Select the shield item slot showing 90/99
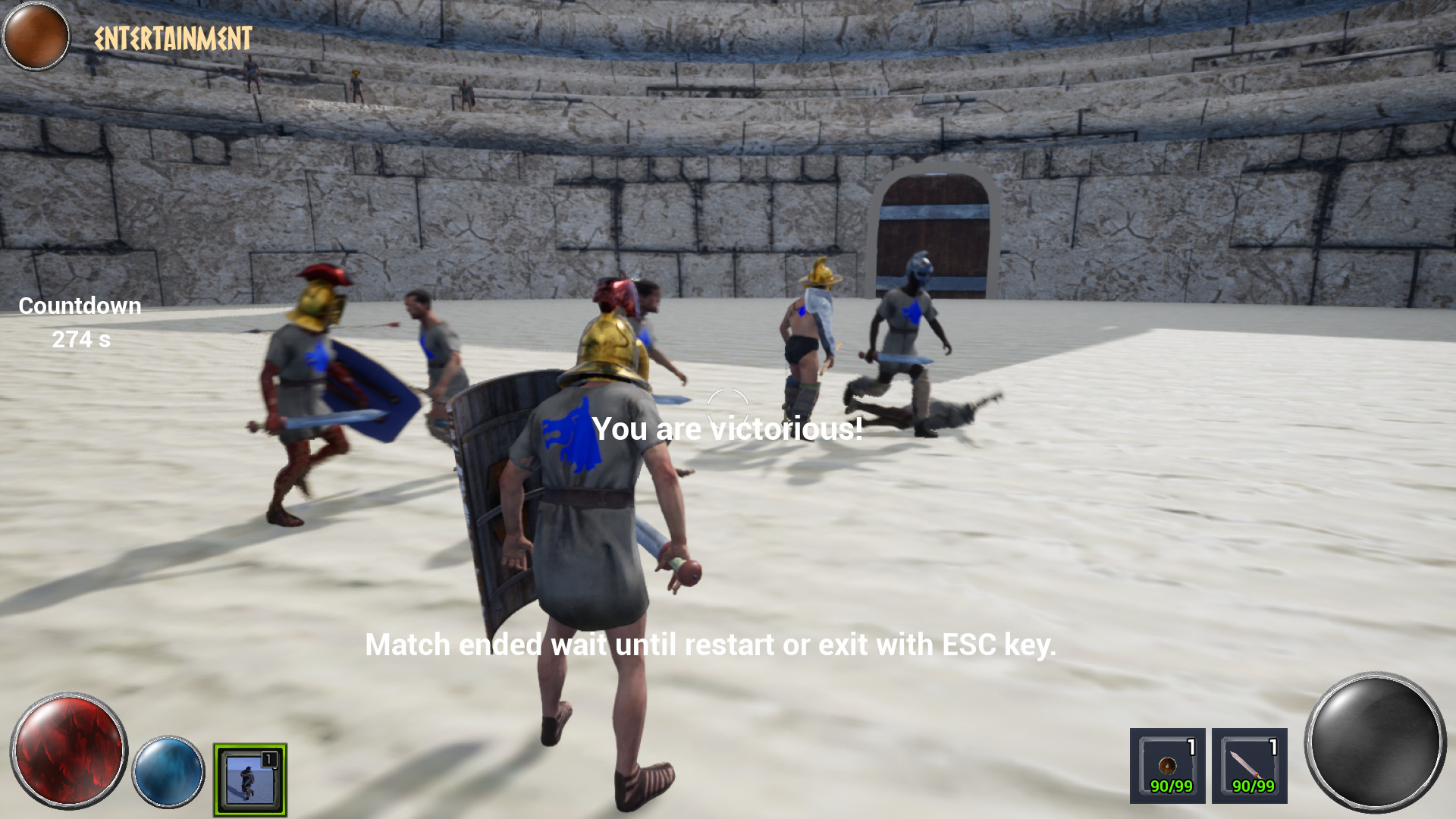This screenshot has width=1456, height=819. [x=1168, y=766]
